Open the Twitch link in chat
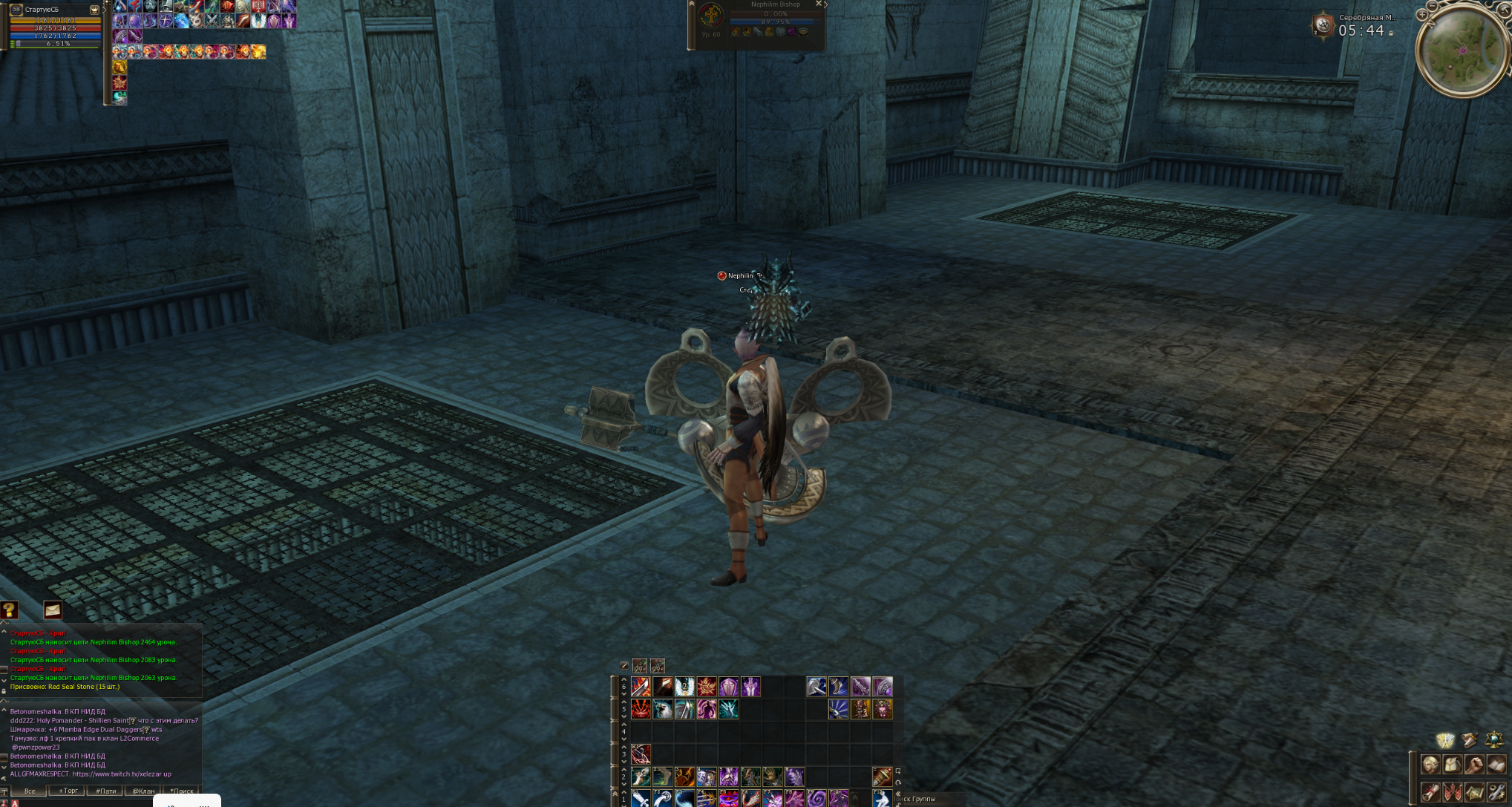The width and height of the screenshot is (1512, 807). tap(121, 774)
